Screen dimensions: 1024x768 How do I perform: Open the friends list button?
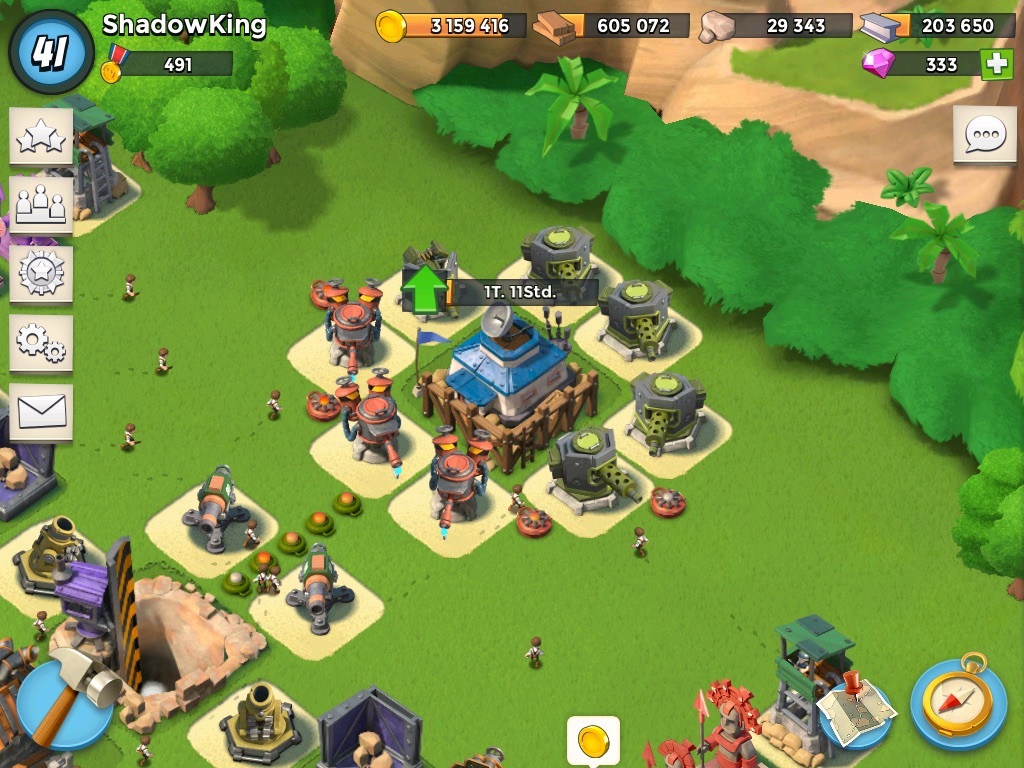click(x=41, y=204)
